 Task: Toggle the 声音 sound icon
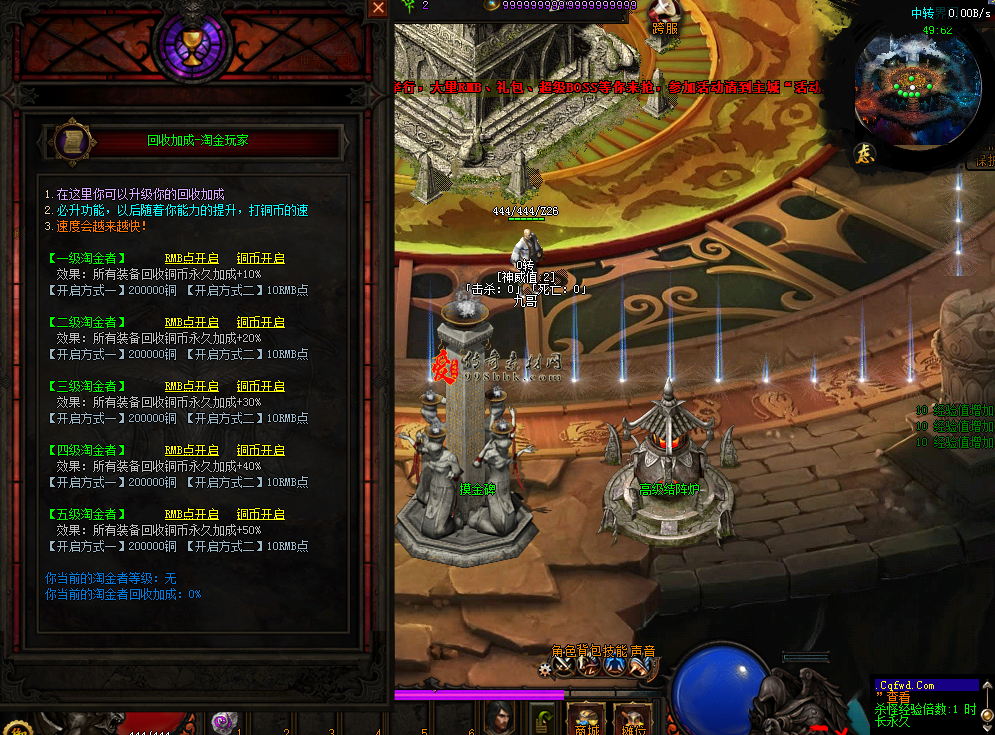(x=640, y=666)
